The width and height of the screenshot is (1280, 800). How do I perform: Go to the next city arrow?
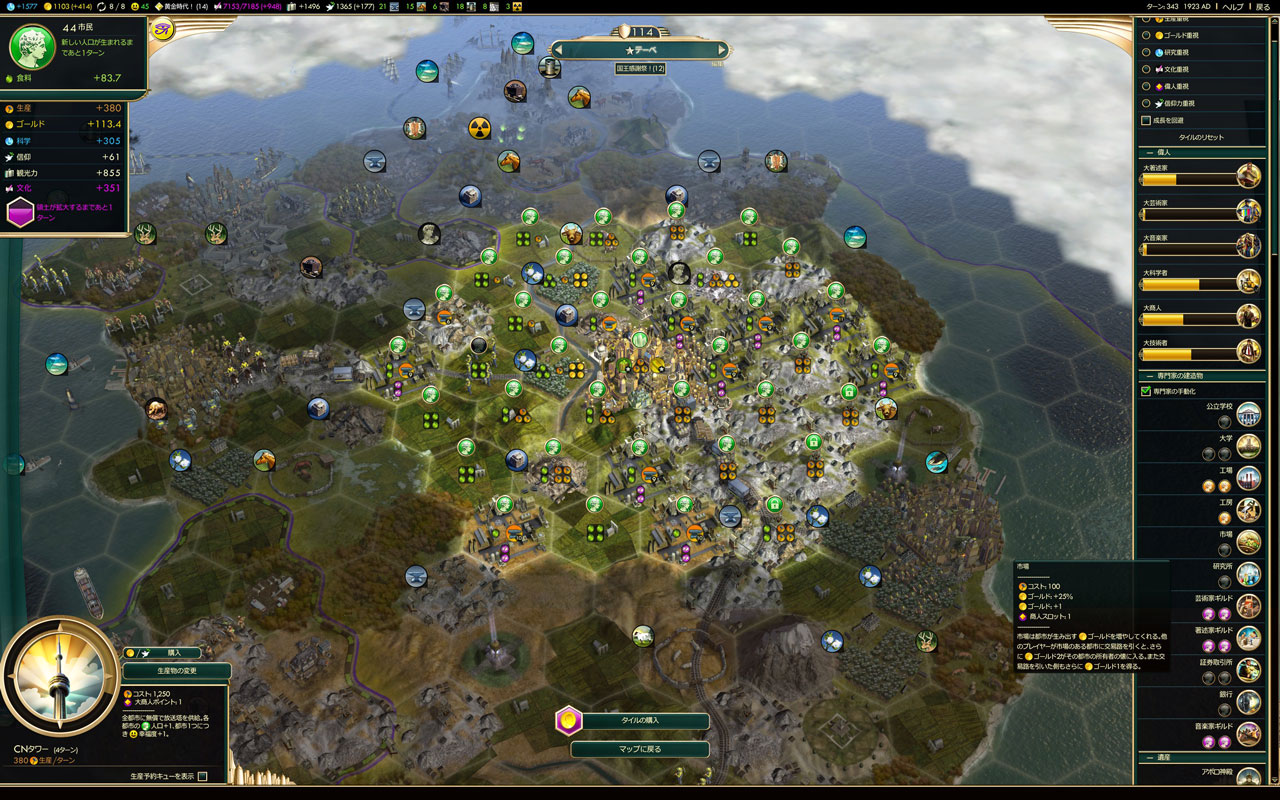[x=722, y=49]
